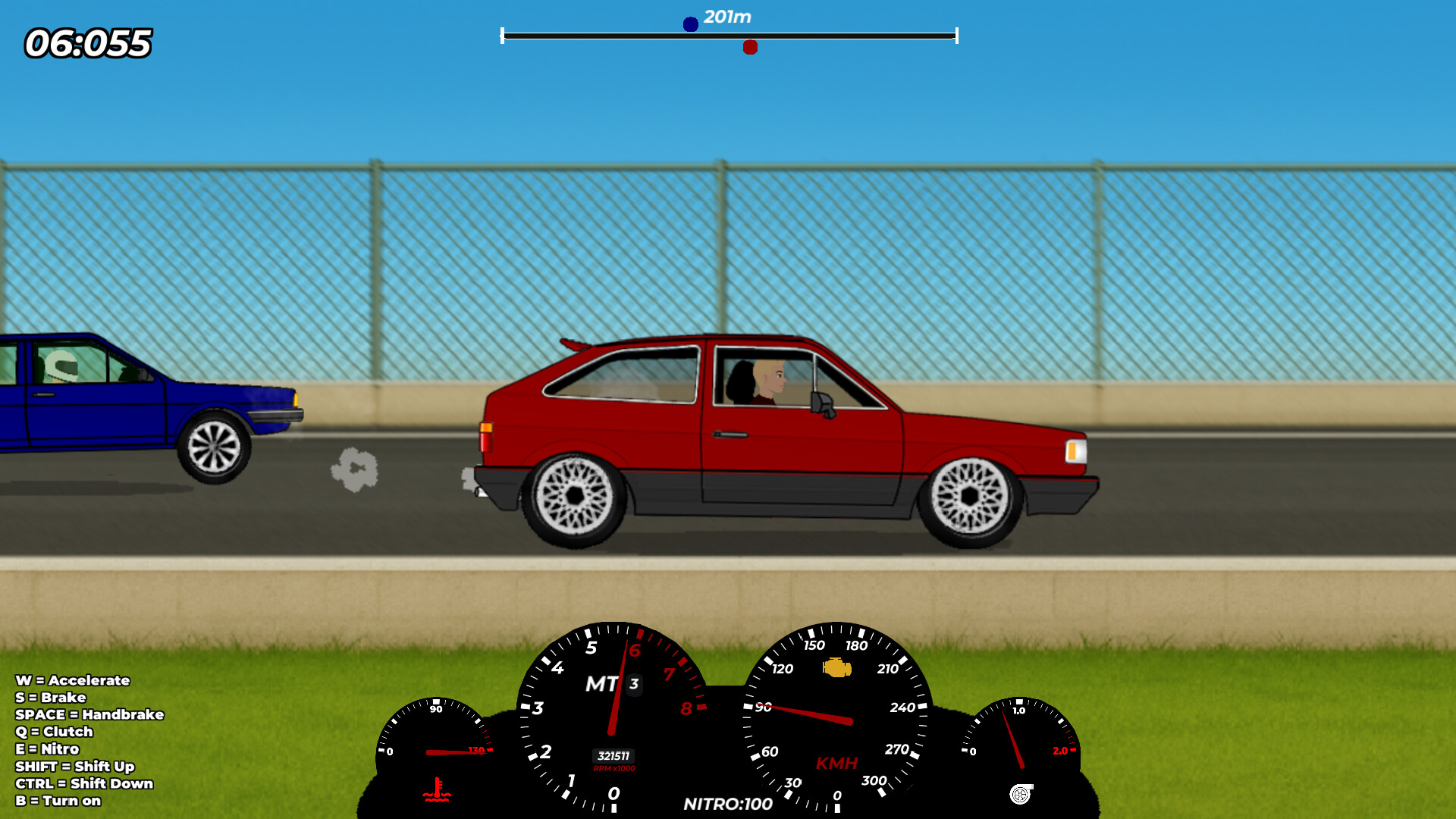Click the blue player marker on progress bar

click(690, 24)
